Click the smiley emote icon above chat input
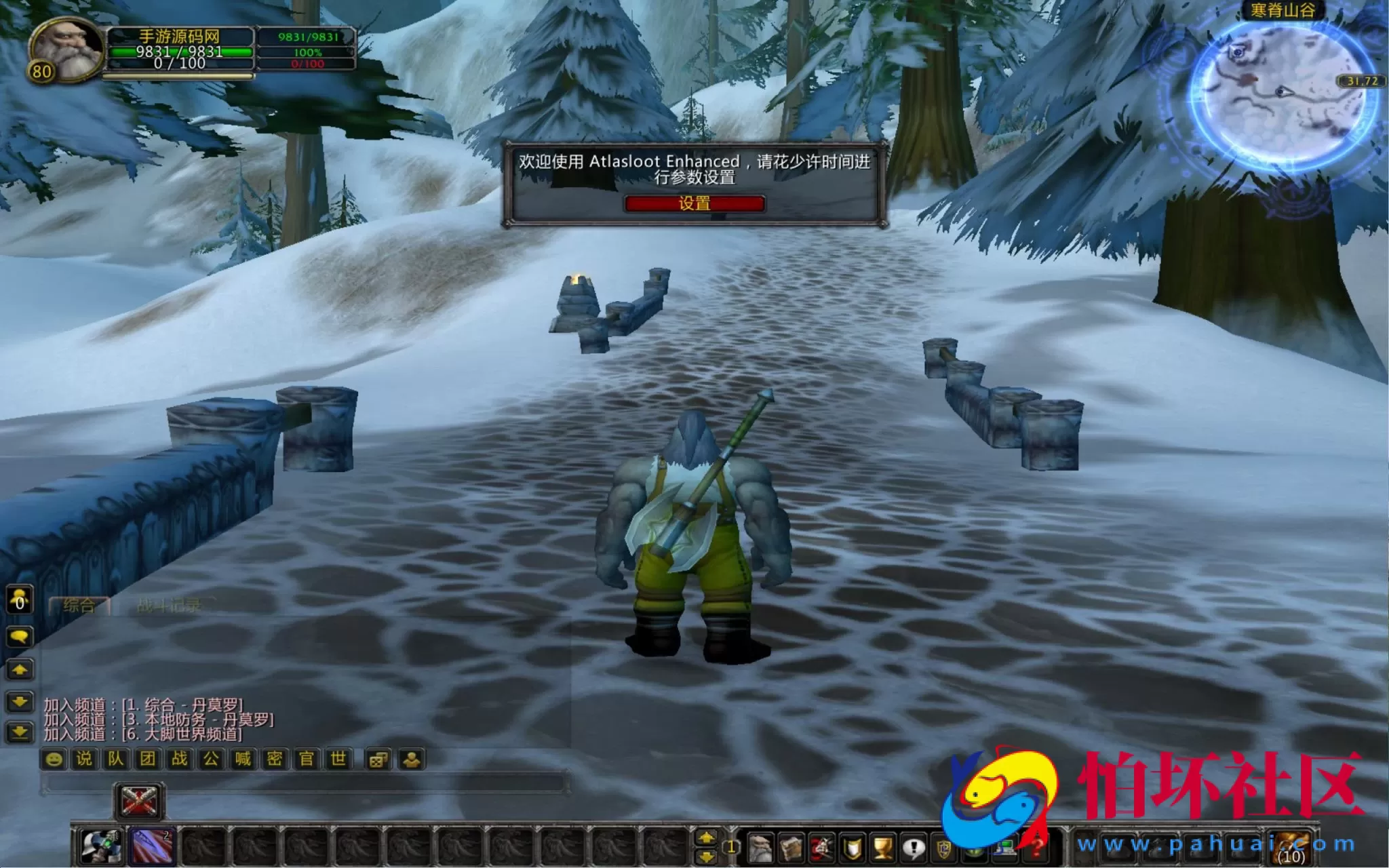This screenshot has height=868, width=1389. 54,759
